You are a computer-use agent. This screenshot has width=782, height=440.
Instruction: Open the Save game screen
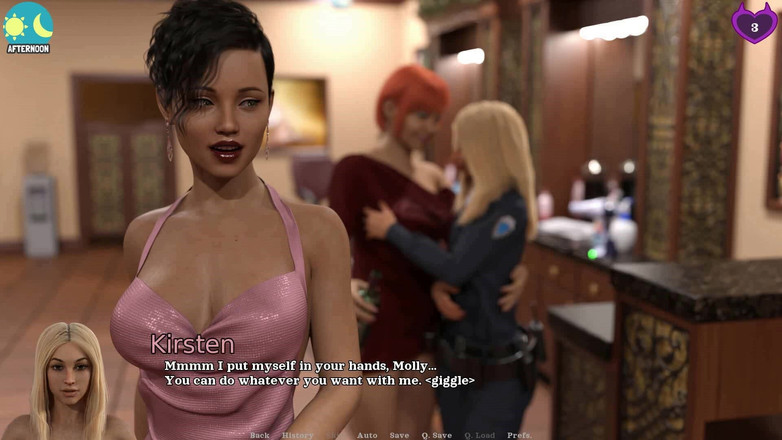[399, 435]
